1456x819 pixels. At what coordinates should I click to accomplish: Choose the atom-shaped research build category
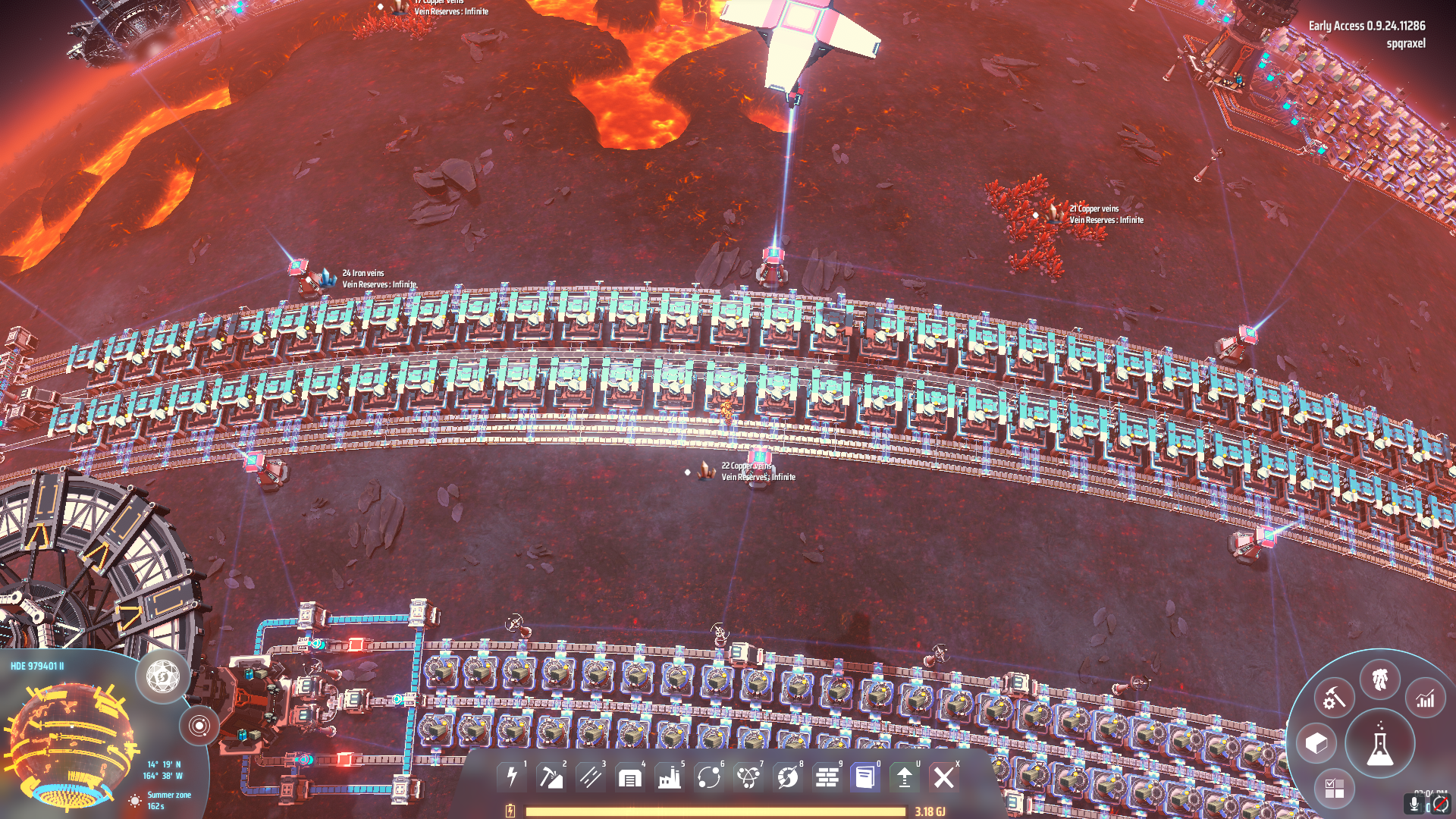pyautogui.click(x=748, y=777)
